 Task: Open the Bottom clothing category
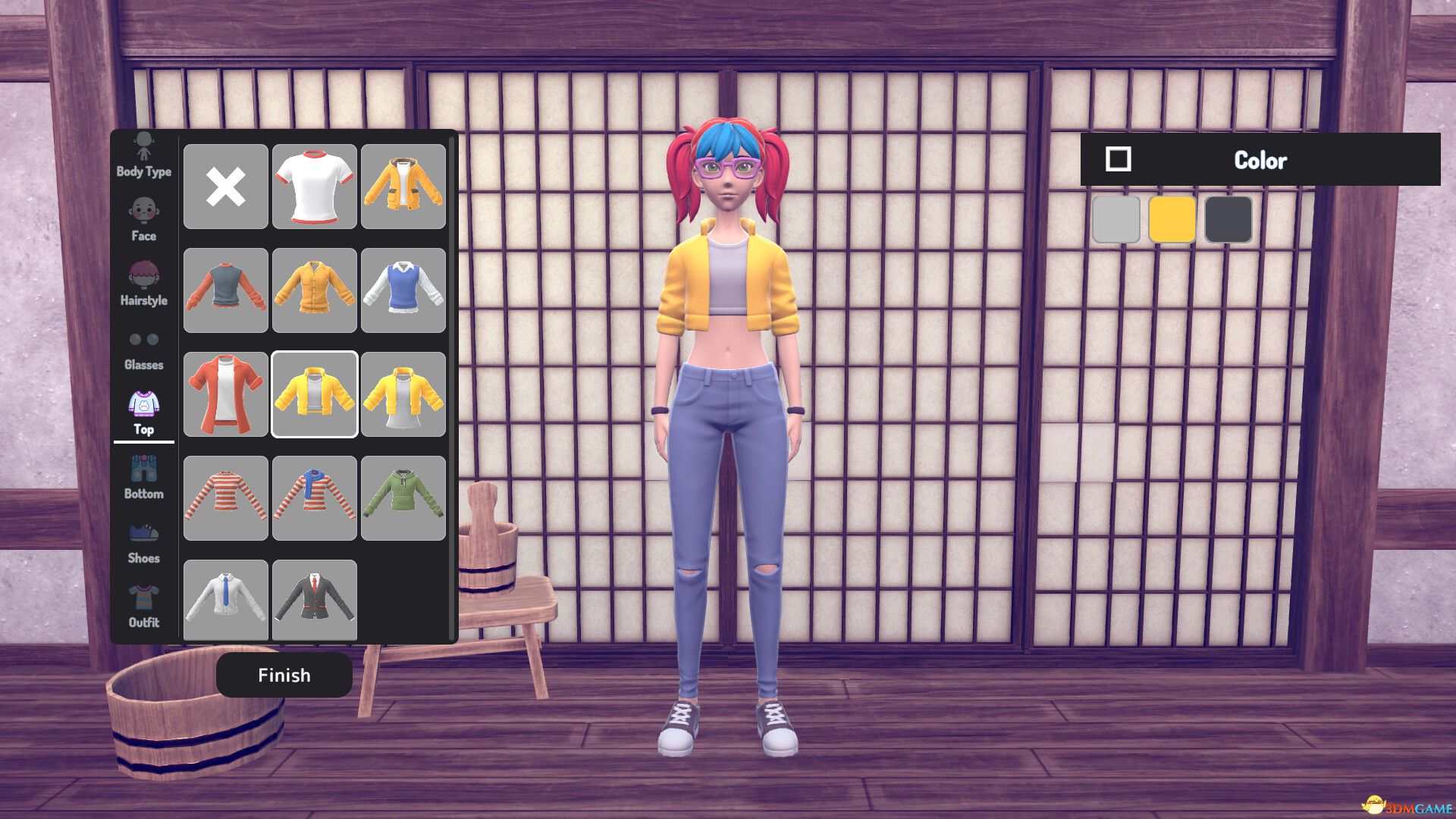tap(144, 474)
